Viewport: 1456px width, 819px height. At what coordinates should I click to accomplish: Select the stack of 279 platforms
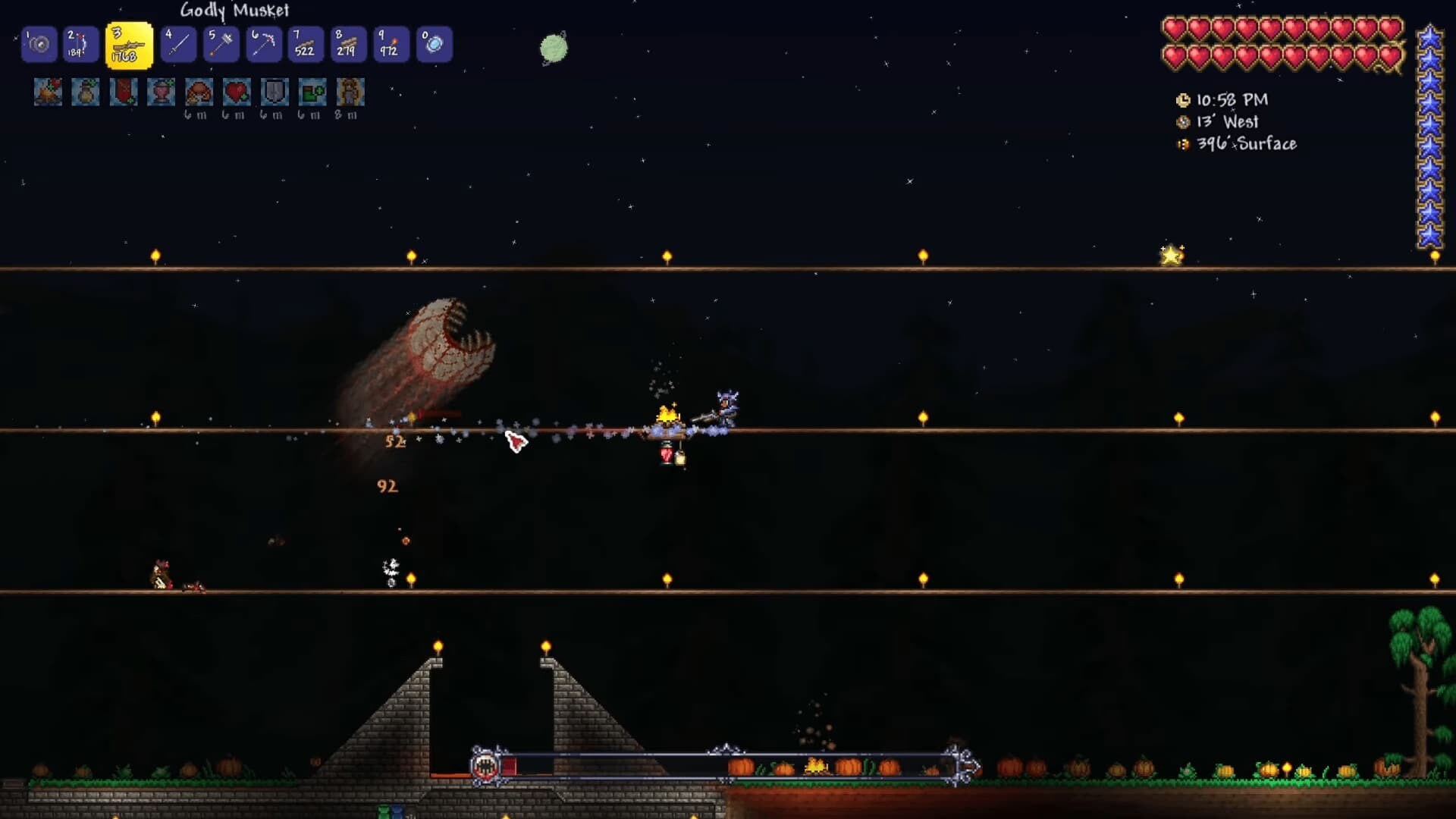click(348, 45)
